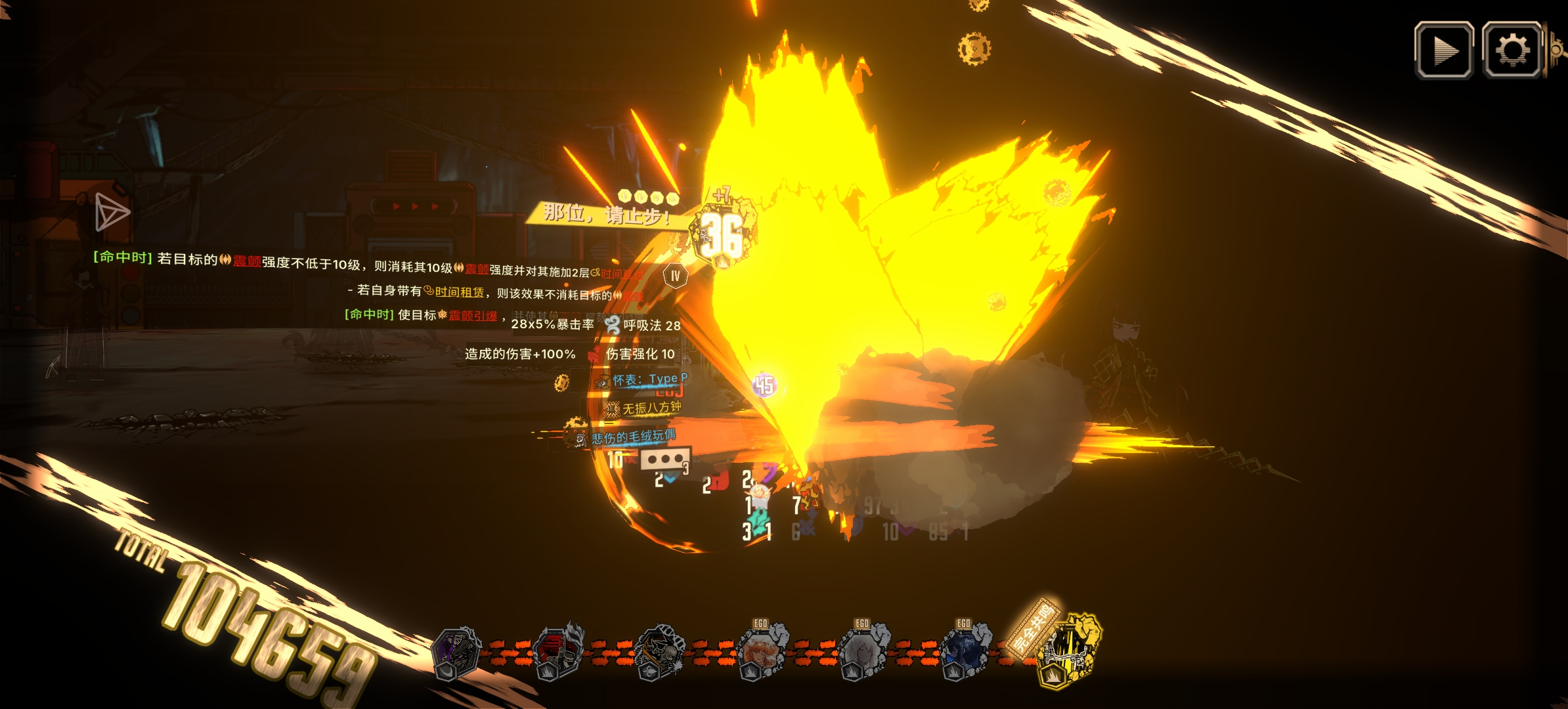Image resolution: width=1568 pixels, height=709 pixels.
Task: Click the play speed arrow button
Action: [1443, 51]
